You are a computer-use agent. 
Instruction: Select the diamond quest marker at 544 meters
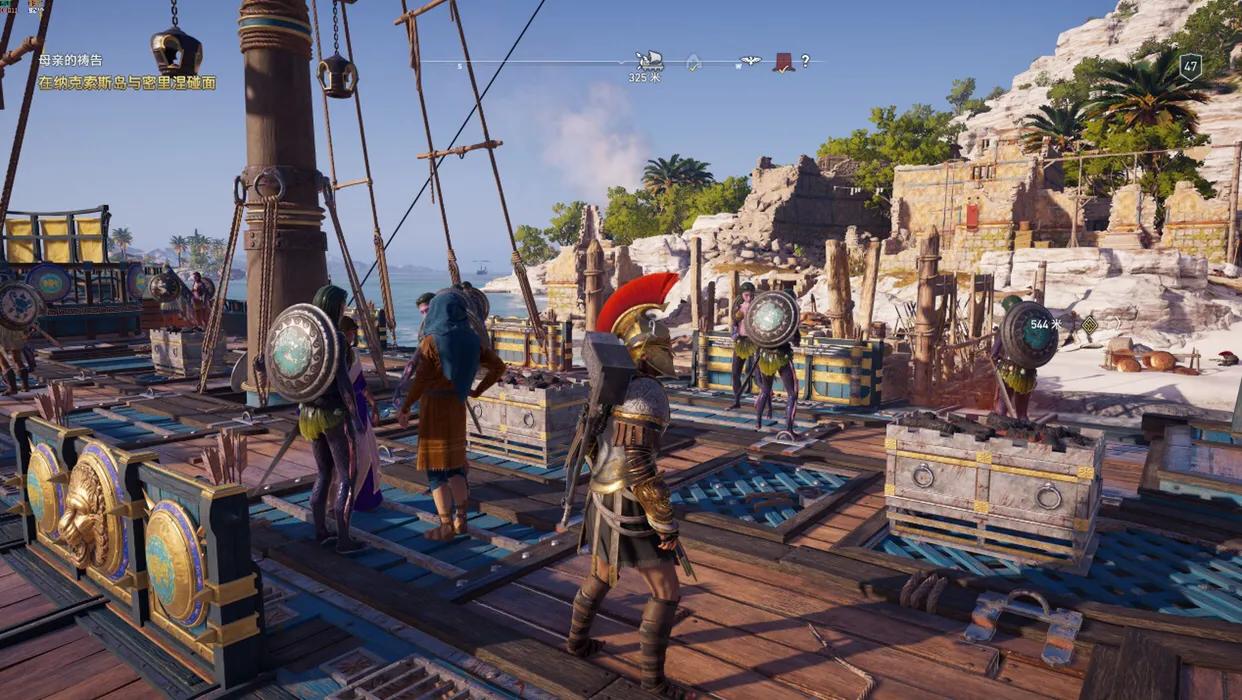coord(1089,324)
